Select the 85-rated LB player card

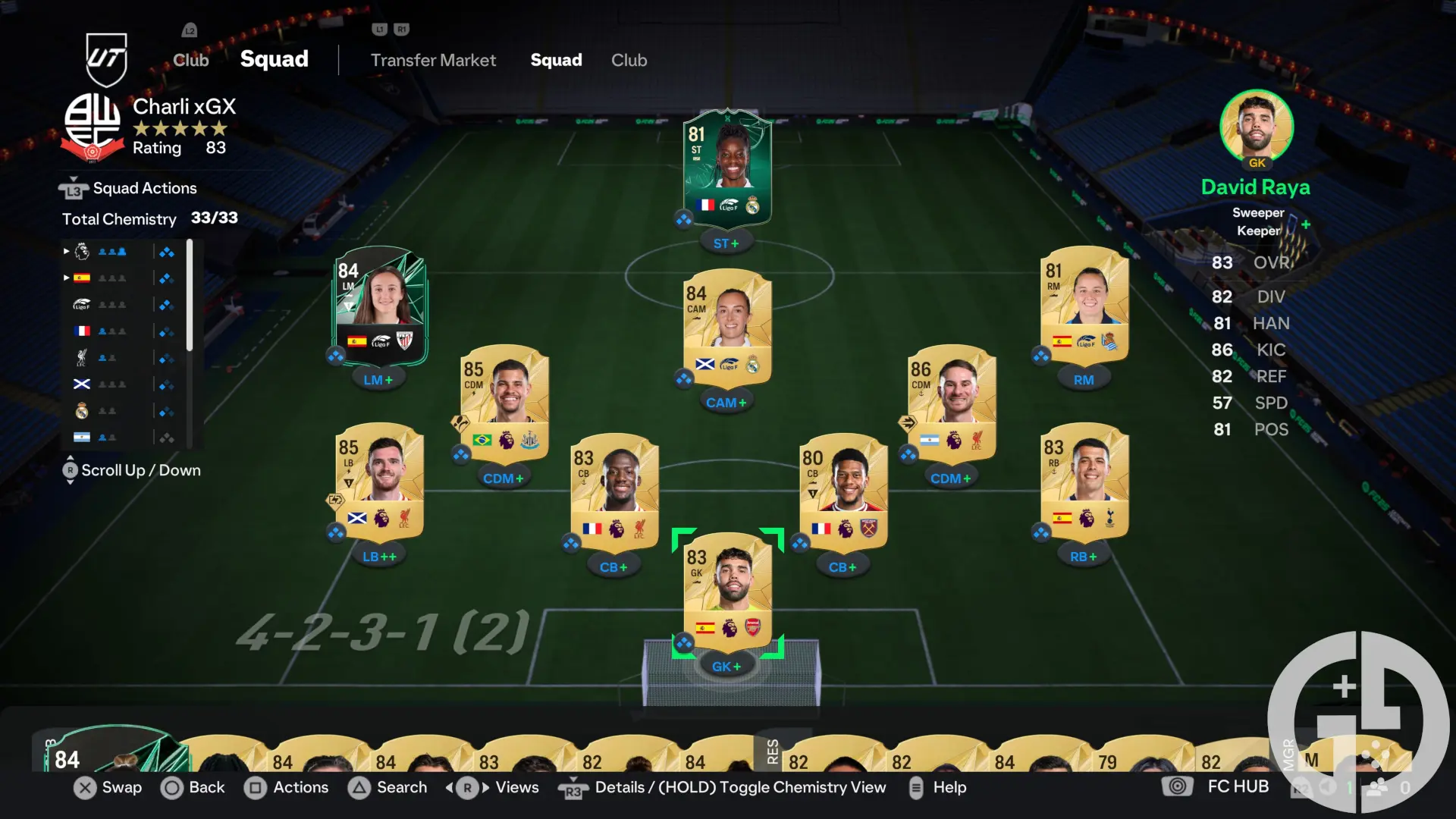click(x=379, y=483)
